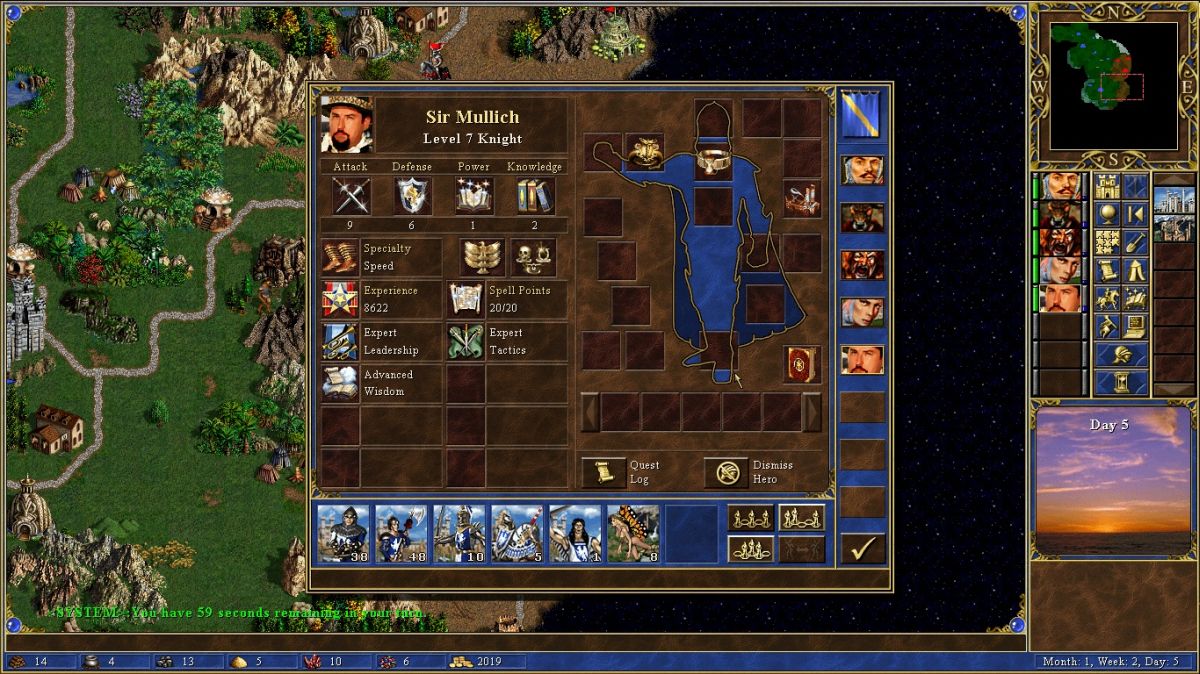1200x674 pixels.
Task: Select the Expert Leadership skill
Action: tap(340, 341)
